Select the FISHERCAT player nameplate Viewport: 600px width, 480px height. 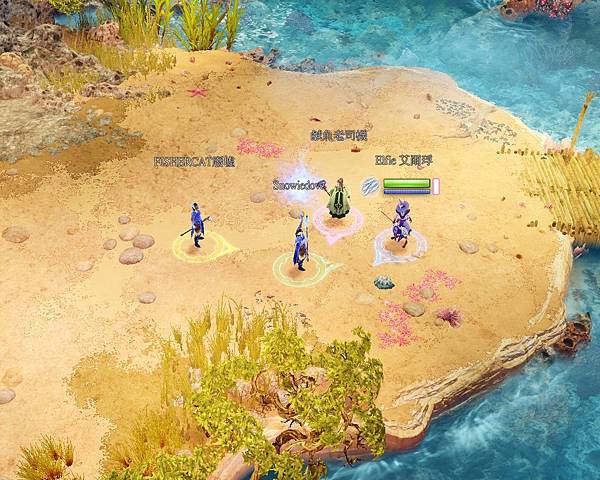[194, 161]
